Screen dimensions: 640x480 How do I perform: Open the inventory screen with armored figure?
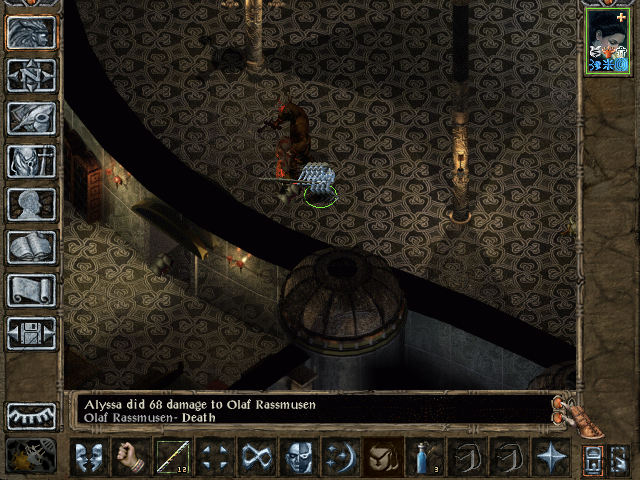(31, 160)
